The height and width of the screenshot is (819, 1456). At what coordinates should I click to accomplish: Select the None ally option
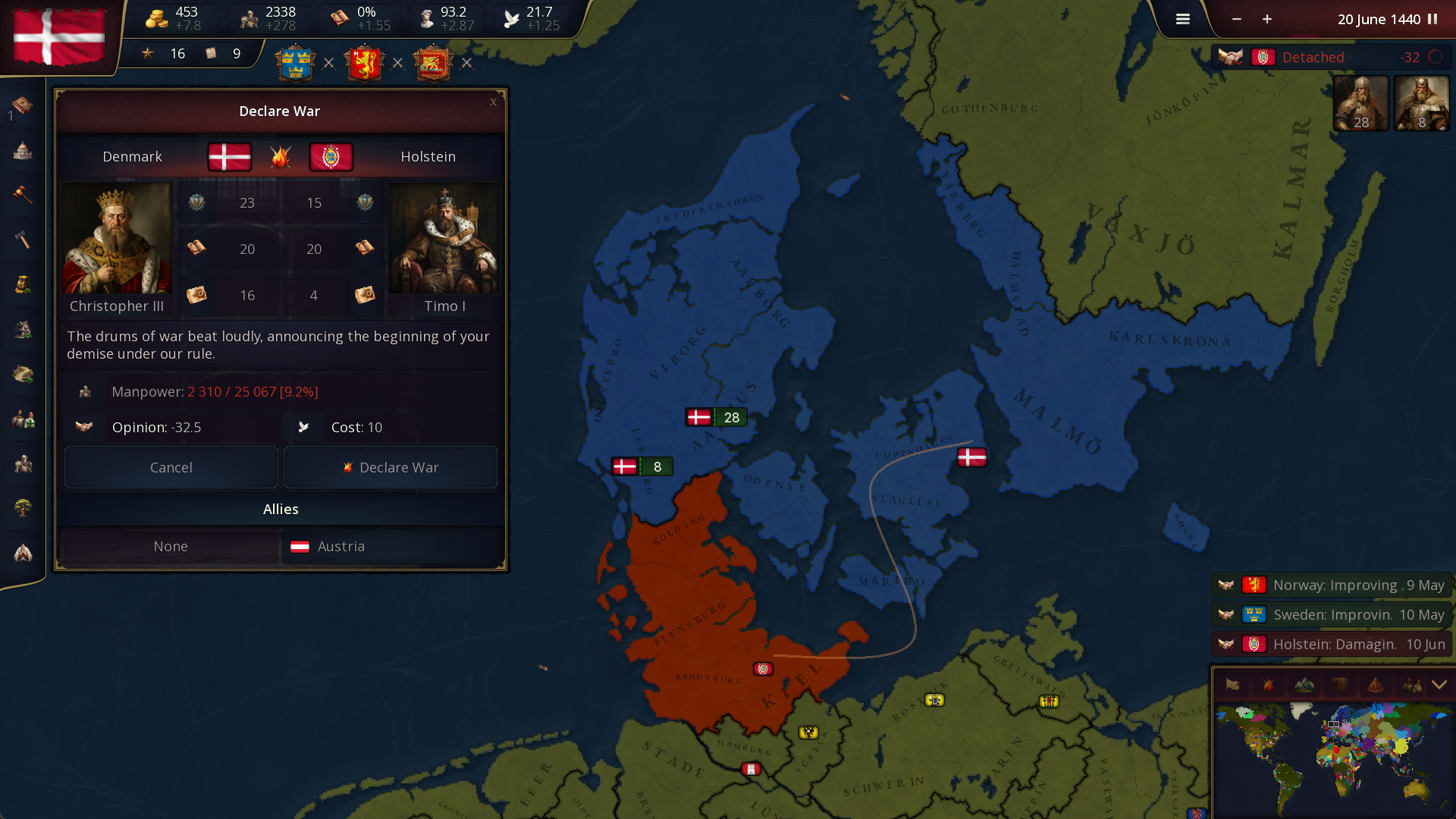(x=171, y=546)
